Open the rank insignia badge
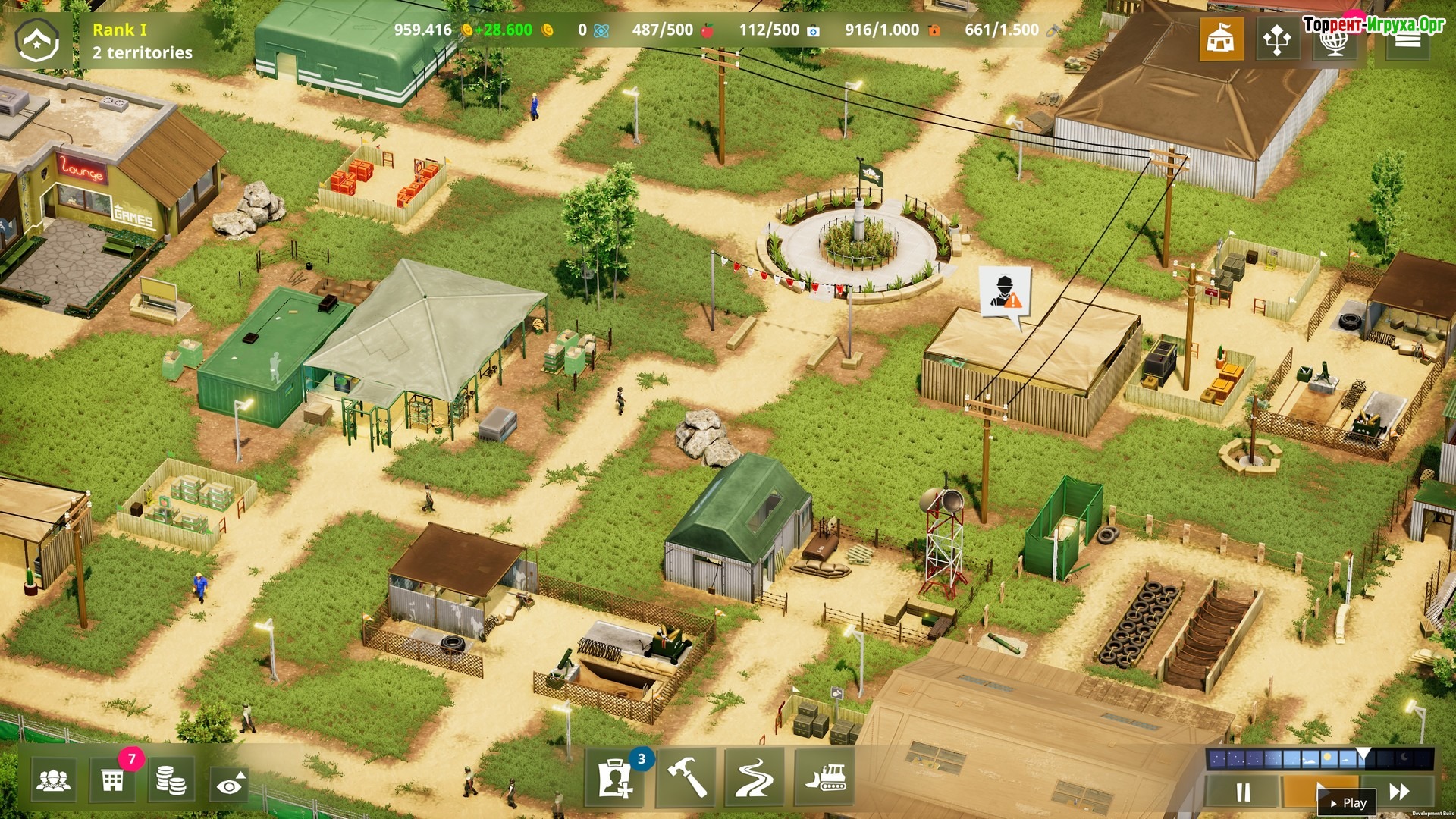Viewport: 1456px width, 819px height. coord(38,40)
